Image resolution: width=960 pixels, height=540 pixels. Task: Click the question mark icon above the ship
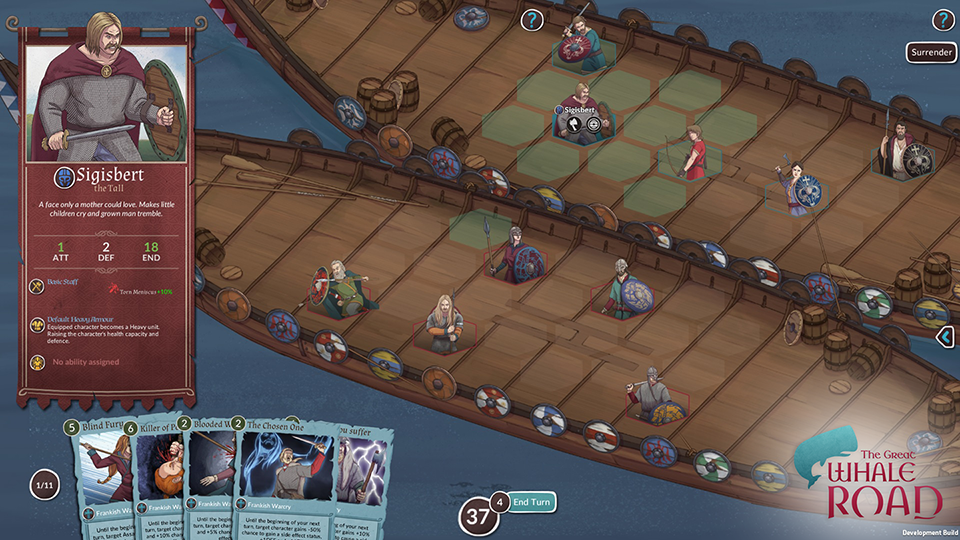[x=532, y=19]
